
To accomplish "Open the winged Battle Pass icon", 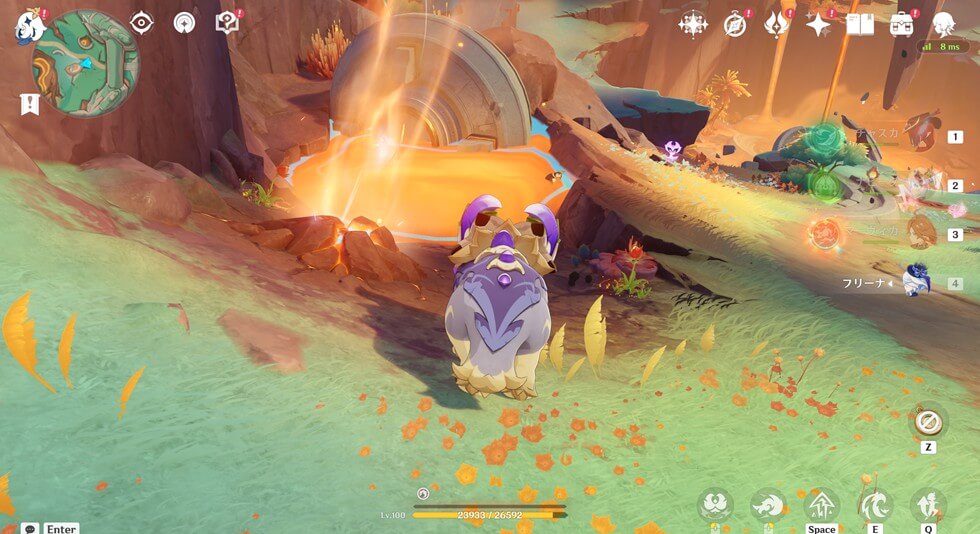I will point(777,24).
